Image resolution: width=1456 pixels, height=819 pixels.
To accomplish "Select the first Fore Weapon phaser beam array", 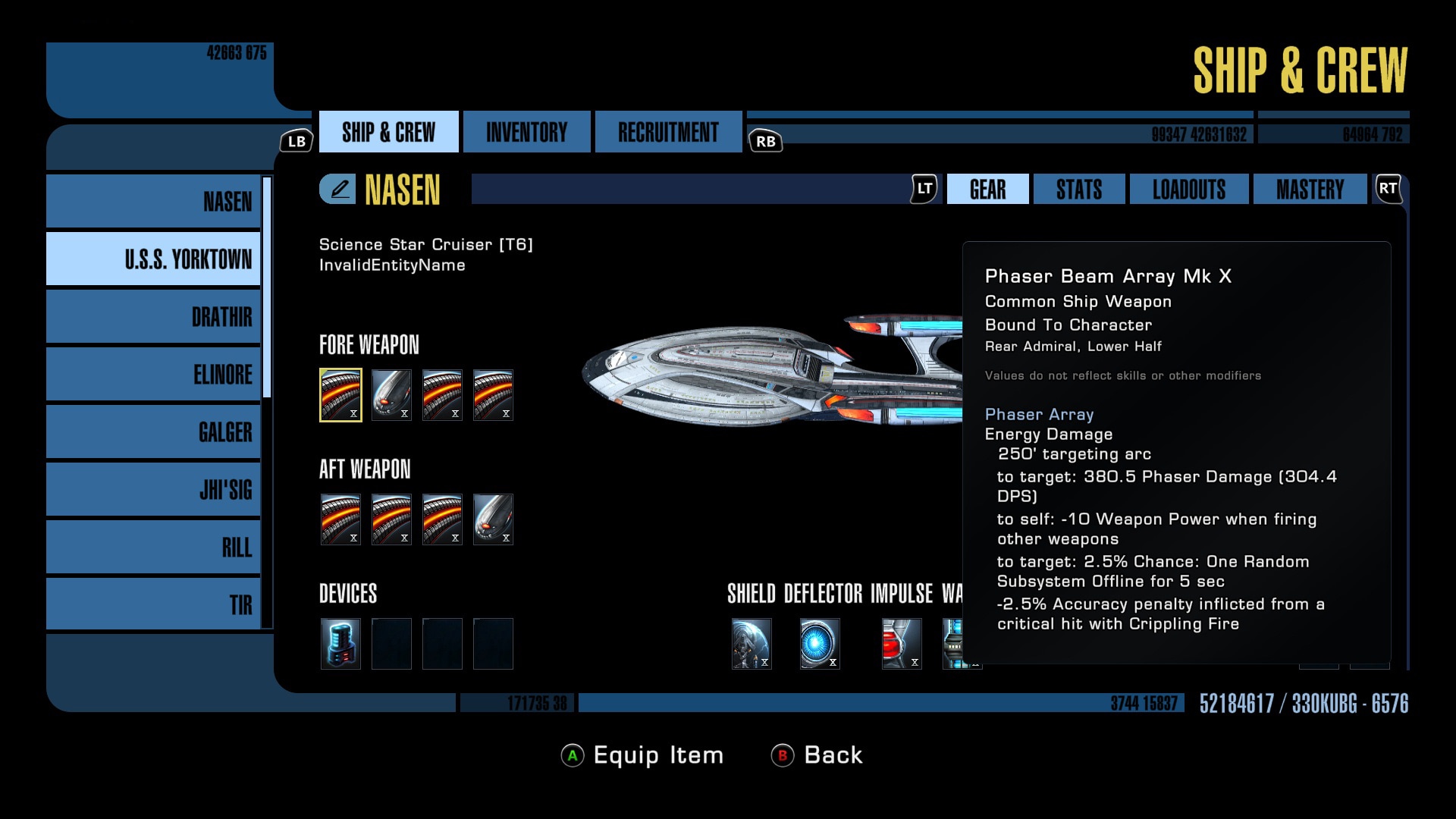I will pyautogui.click(x=340, y=394).
